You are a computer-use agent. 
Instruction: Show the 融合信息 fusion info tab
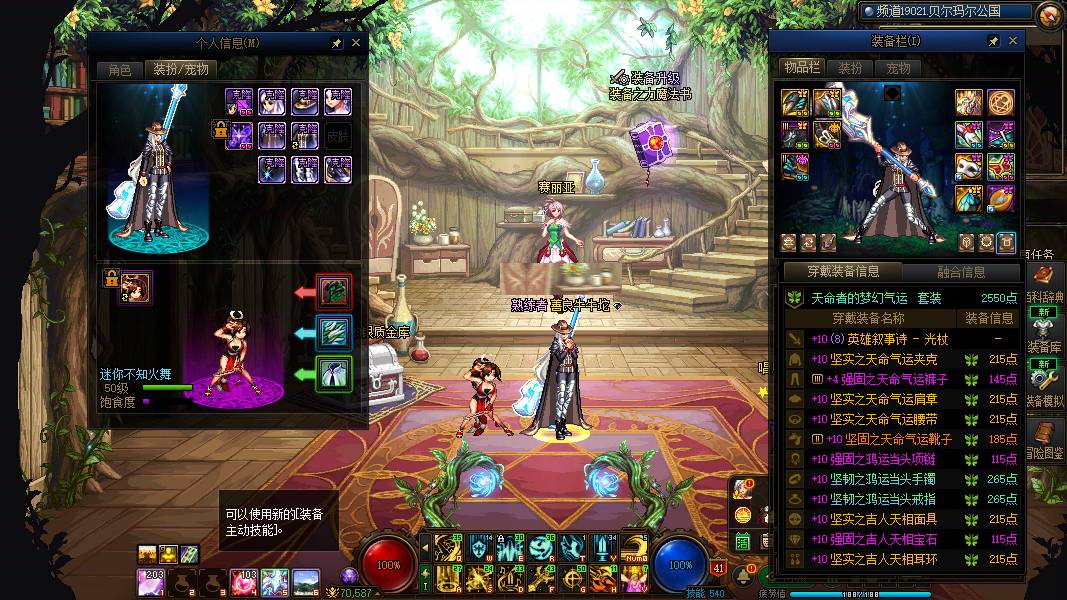tap(960, 272)
